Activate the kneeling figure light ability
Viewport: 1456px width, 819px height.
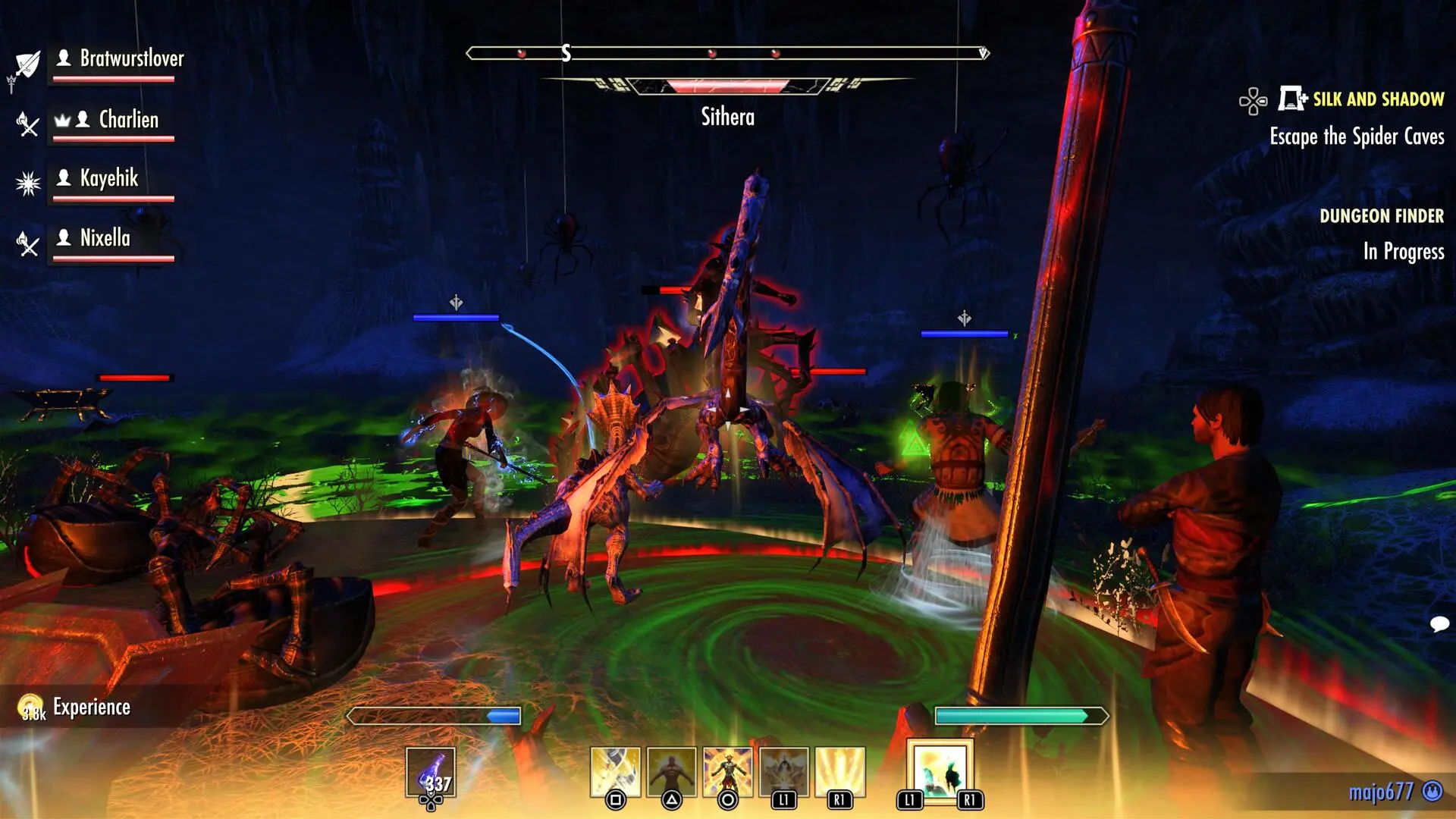[x=783, y=772]
